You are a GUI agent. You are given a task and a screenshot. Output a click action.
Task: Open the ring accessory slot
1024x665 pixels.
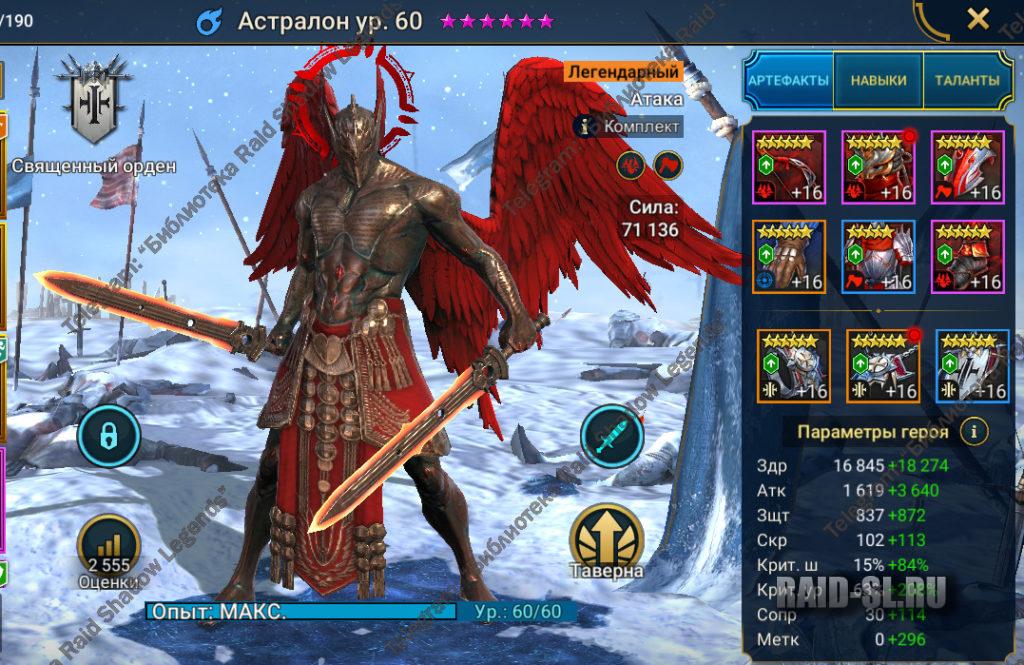[793, 366]
